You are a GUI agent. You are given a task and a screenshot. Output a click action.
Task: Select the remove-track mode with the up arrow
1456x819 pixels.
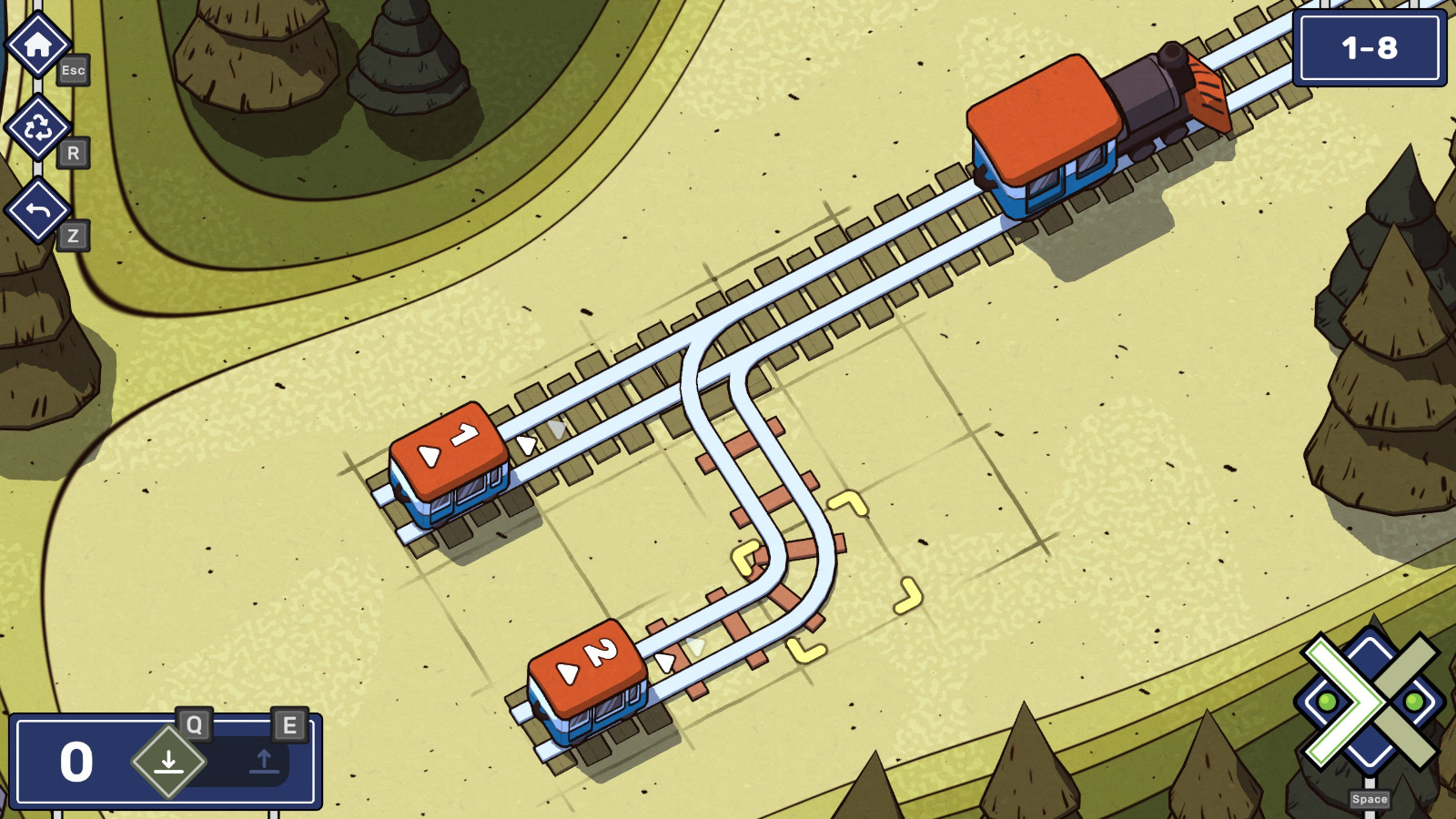click(x=265, y=763)
